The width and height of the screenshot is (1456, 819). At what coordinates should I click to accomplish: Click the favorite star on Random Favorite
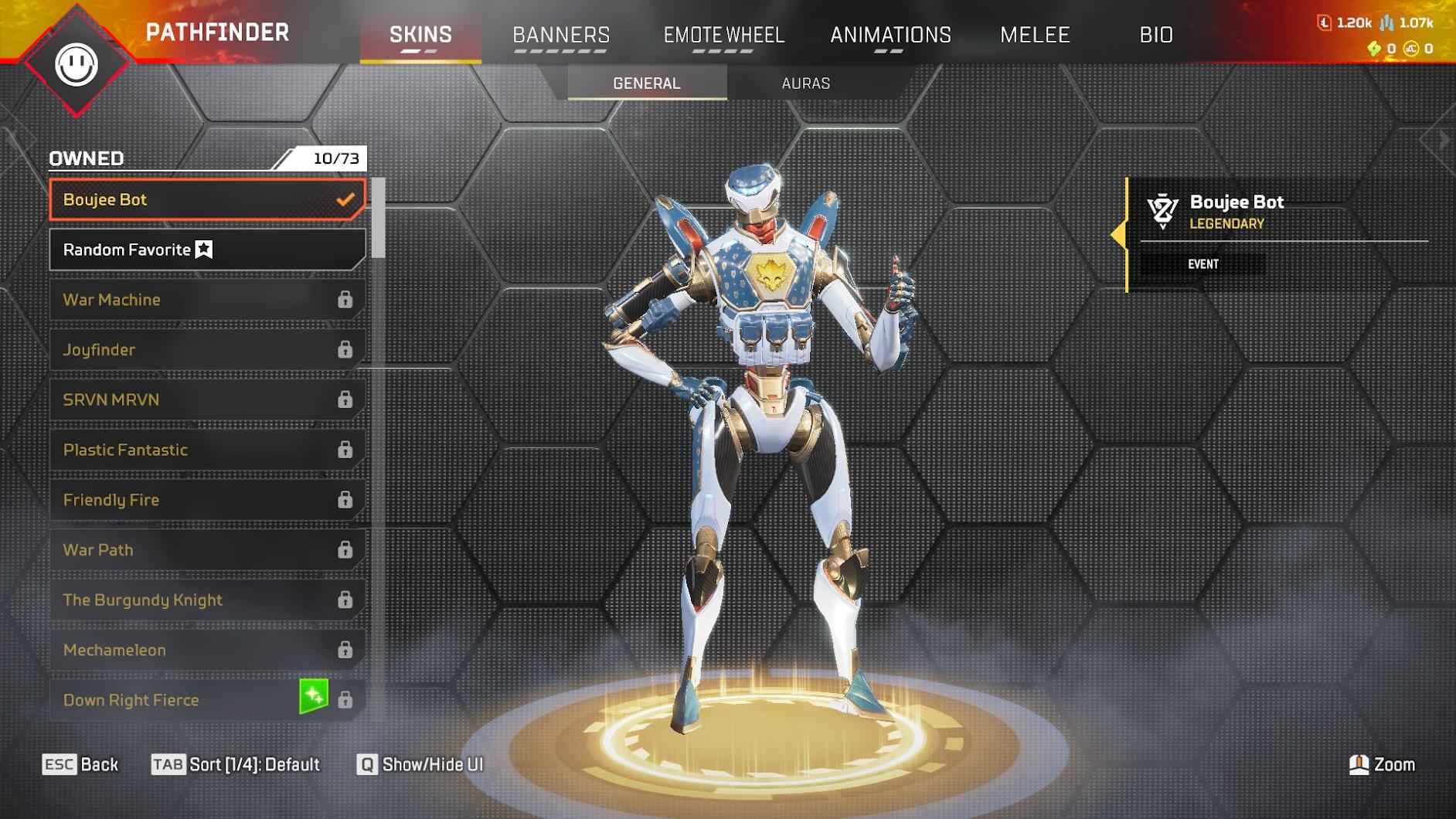tap(202, 249)
